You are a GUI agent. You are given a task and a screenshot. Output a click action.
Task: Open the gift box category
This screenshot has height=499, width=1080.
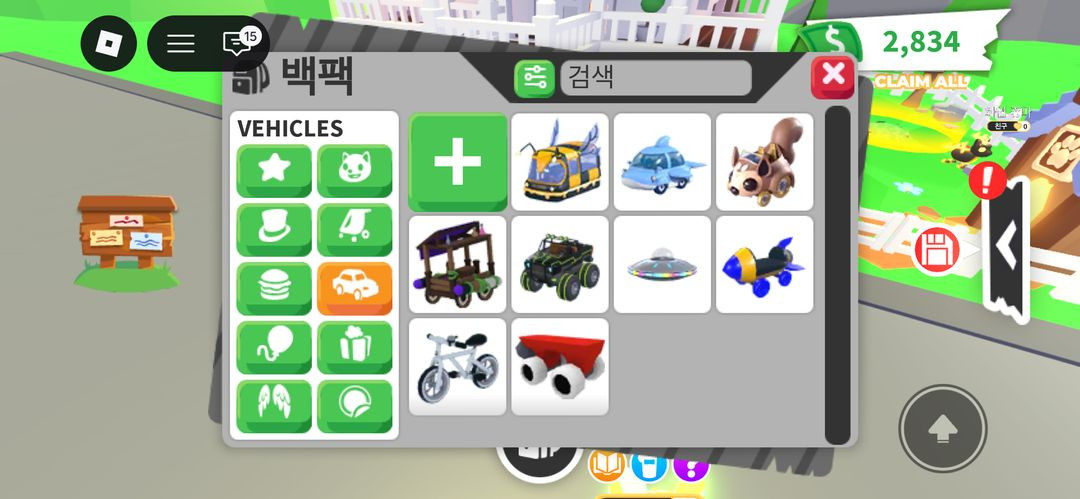coord(355,348)
